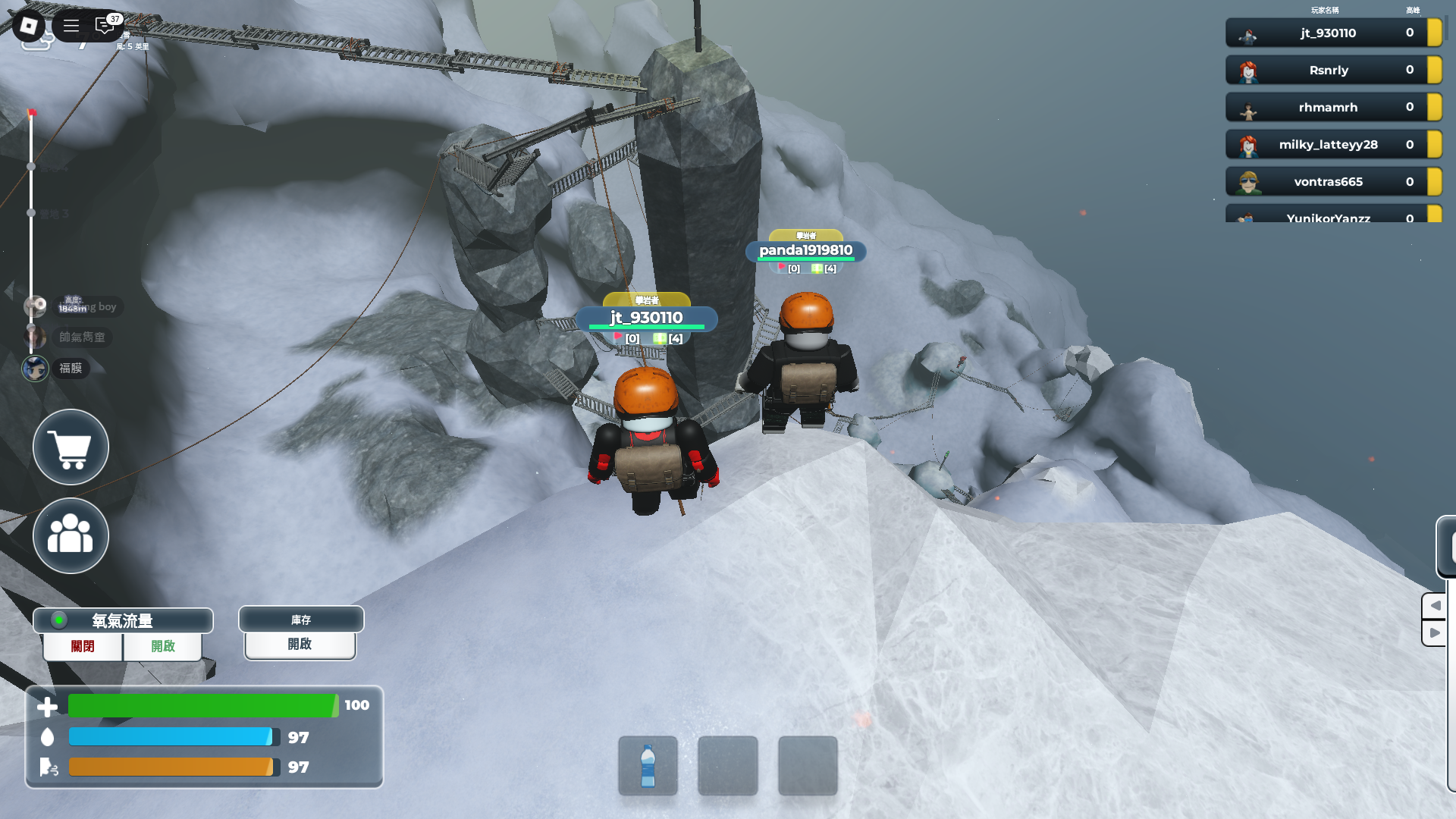Open inventory with the 庫存 開啟 button
This screenshot has width=1456, height=819.
coord(300,644)
